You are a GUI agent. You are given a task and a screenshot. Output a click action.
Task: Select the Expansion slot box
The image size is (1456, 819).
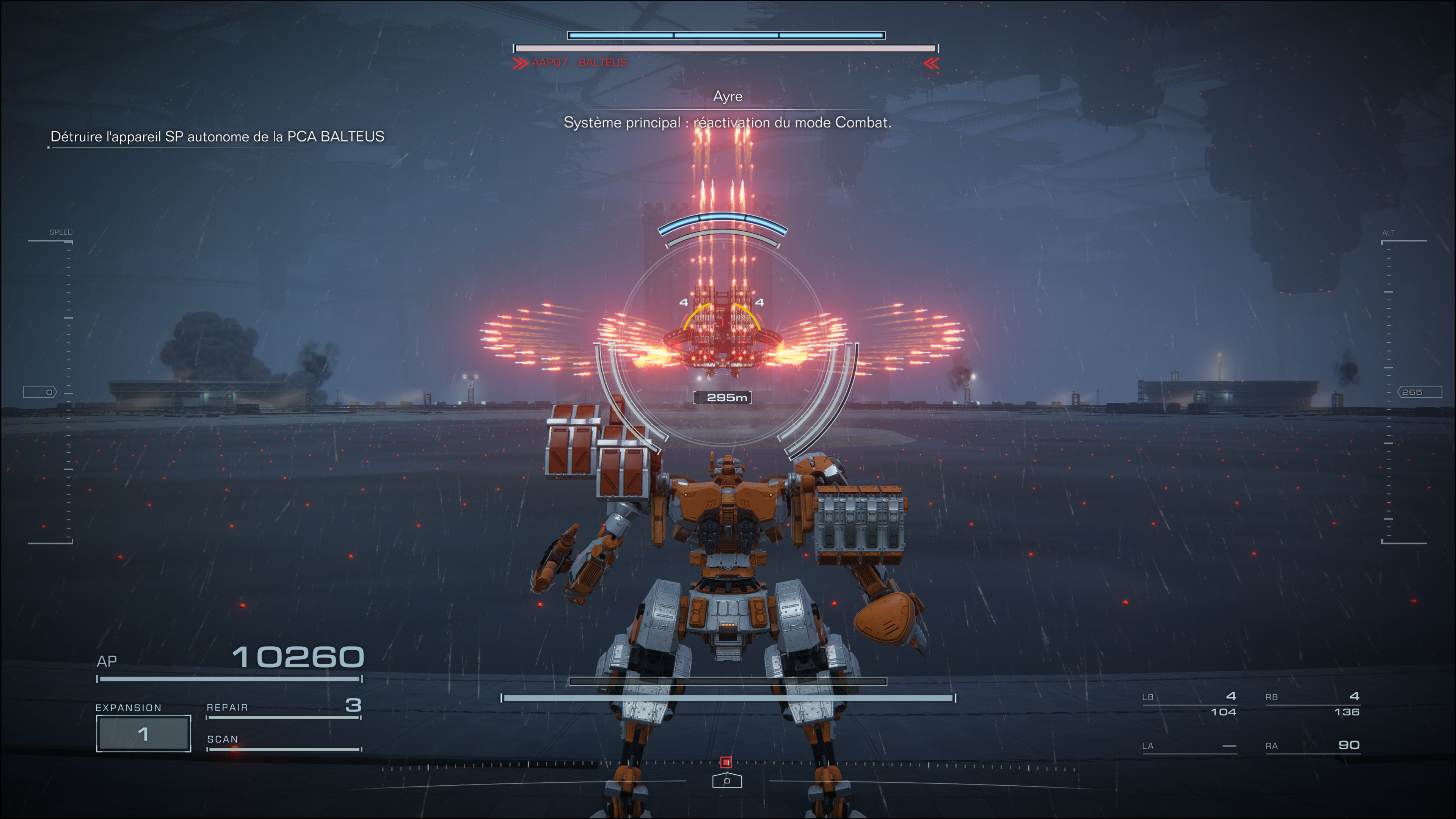(x=143, y=733)
